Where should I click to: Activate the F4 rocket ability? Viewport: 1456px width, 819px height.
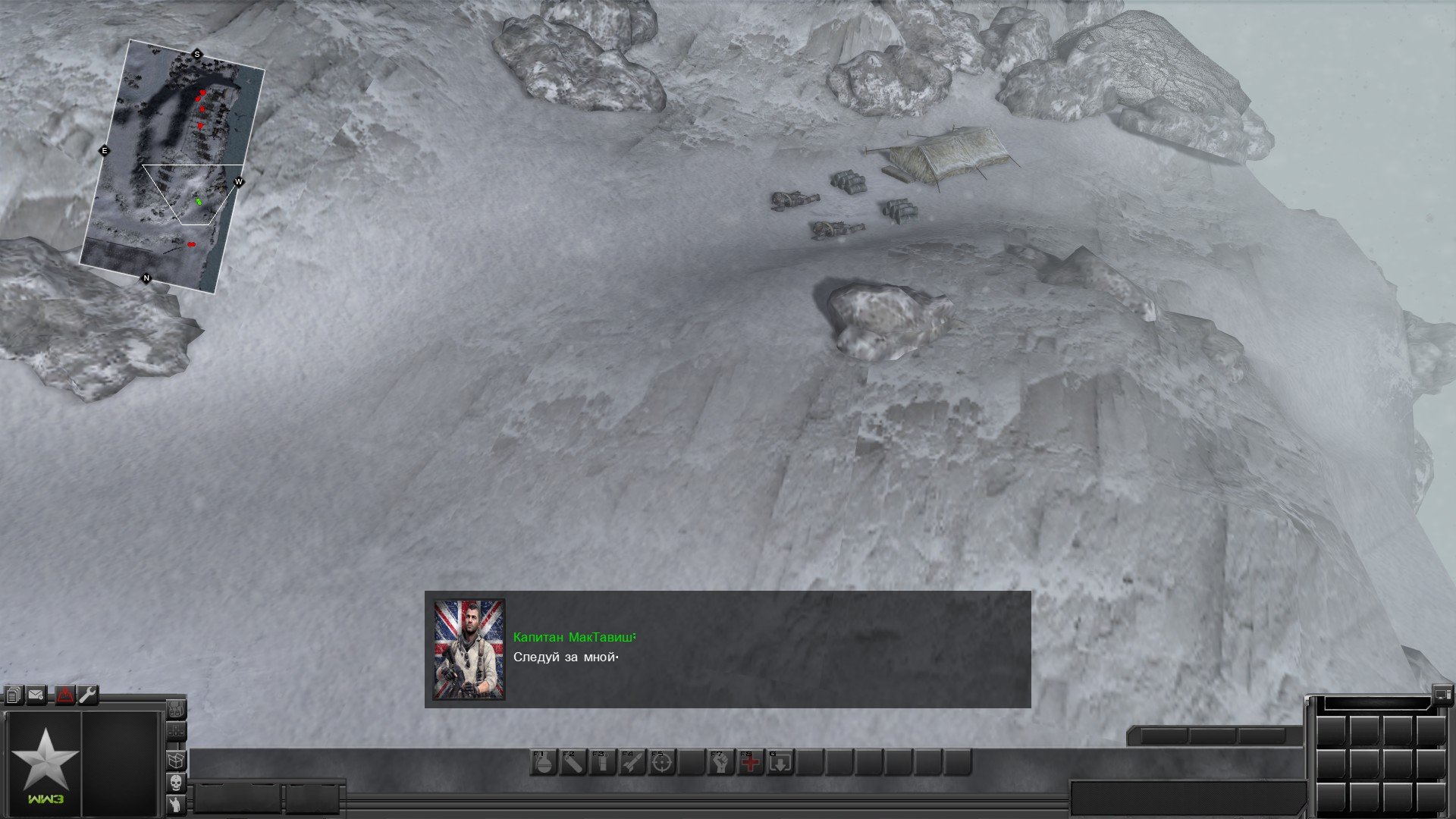click(632, 763)
